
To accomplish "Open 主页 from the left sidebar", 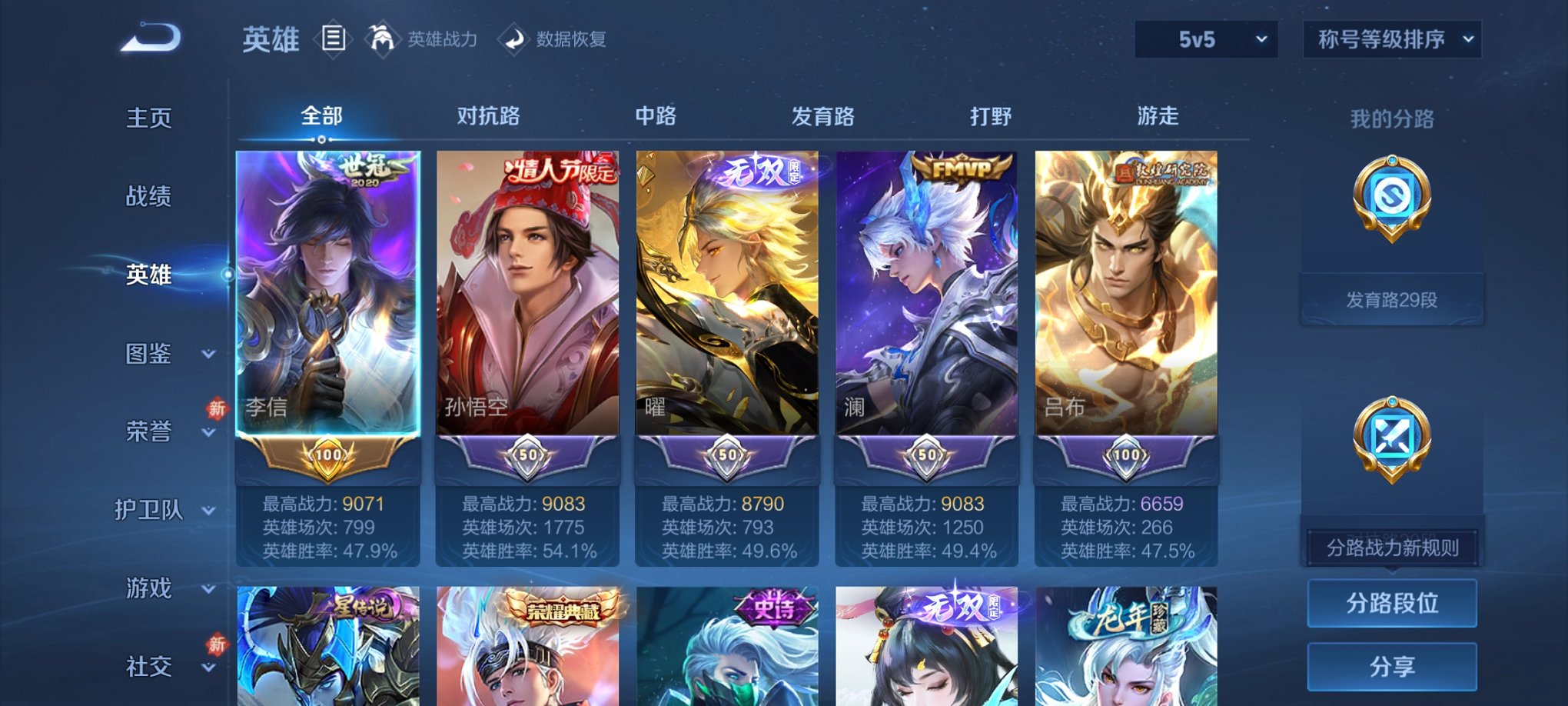I will [x=146, y=119].
